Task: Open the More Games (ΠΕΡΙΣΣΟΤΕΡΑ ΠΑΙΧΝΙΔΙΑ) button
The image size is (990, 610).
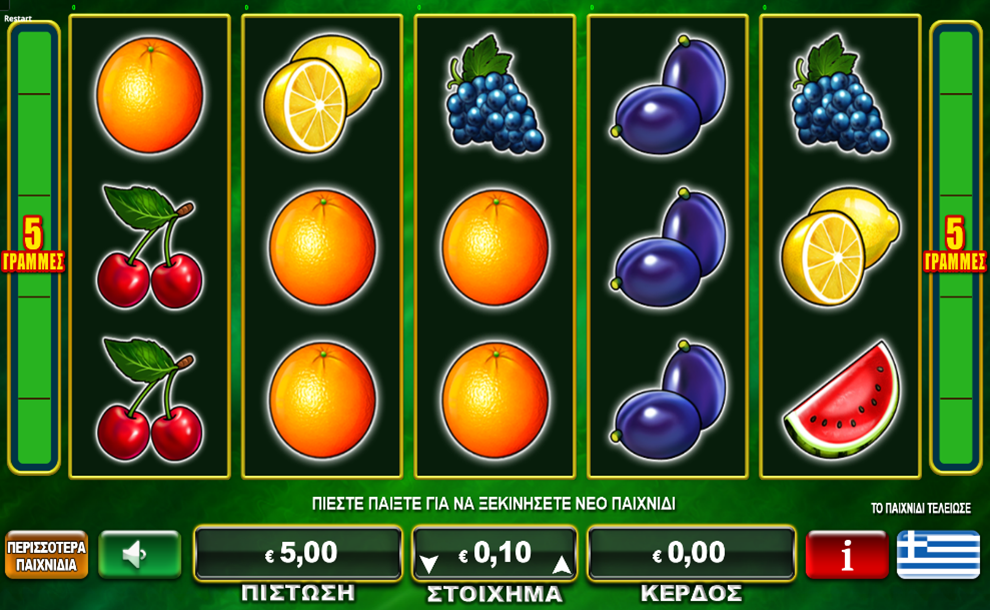Action: tap(46, 555)
